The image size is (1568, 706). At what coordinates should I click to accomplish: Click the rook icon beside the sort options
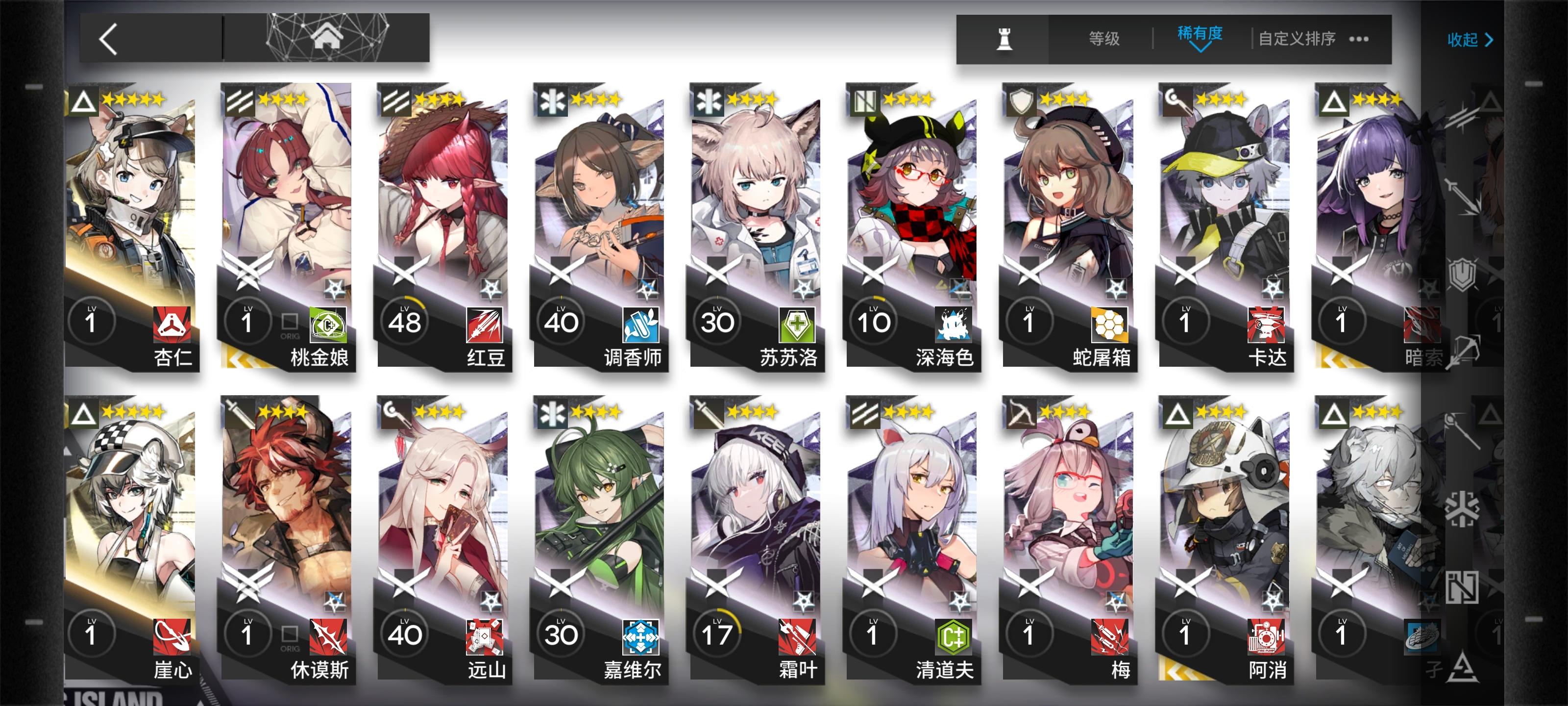click(1006, 38)
